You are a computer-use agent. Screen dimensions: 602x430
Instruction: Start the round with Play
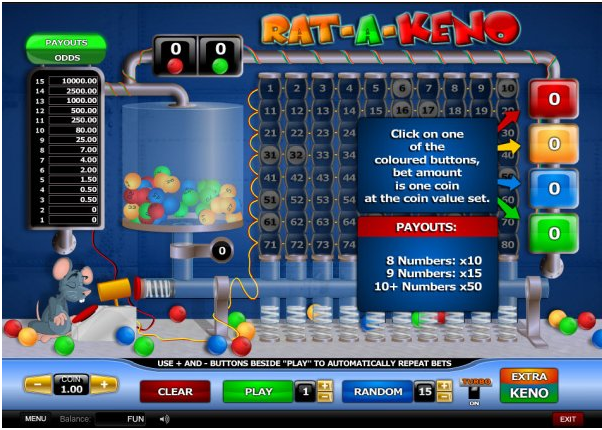pyautogui.click(x=259, y=391)
